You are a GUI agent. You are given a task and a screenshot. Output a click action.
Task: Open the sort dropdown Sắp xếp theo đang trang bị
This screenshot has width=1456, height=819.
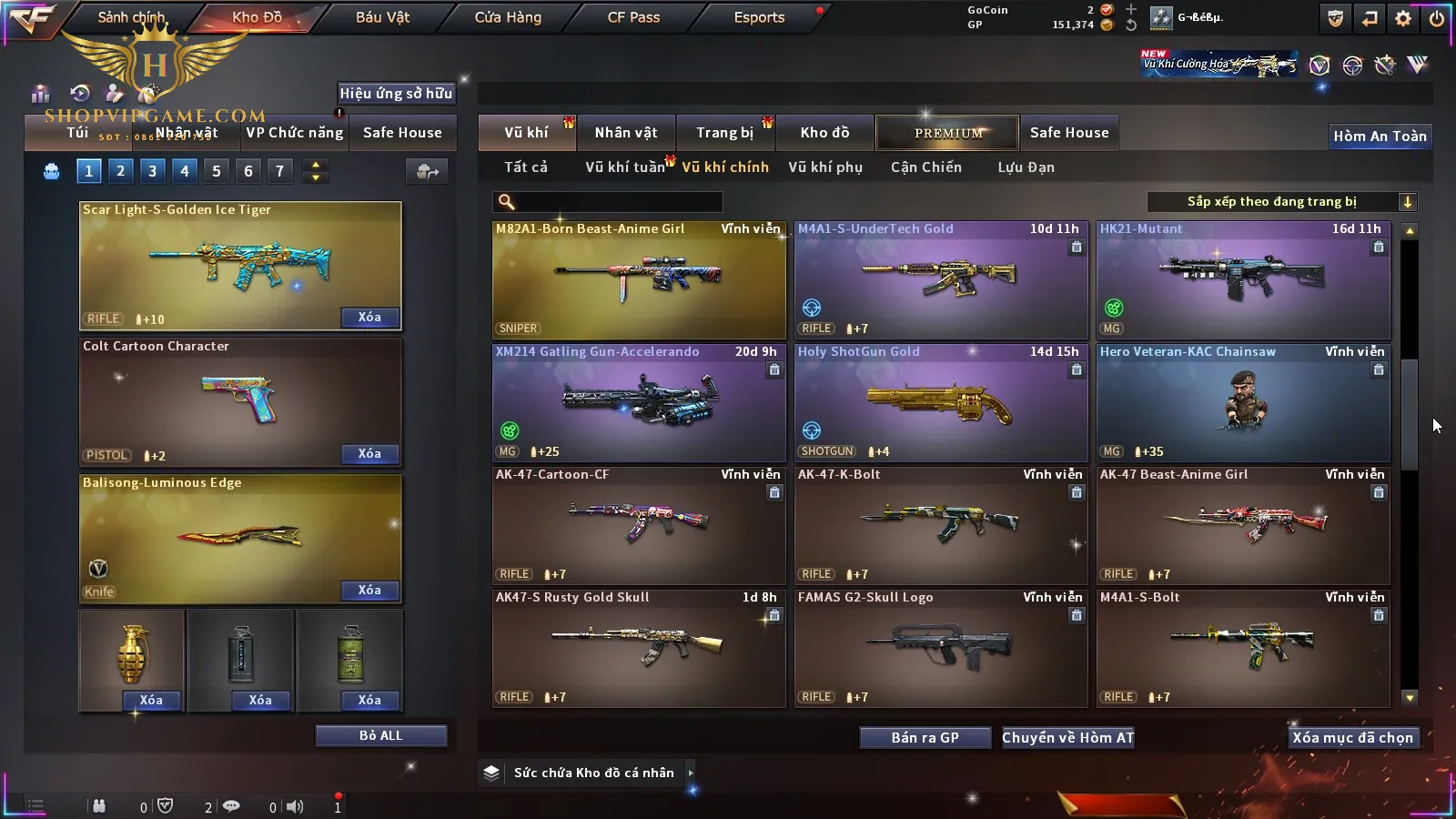coord(1281,202)
